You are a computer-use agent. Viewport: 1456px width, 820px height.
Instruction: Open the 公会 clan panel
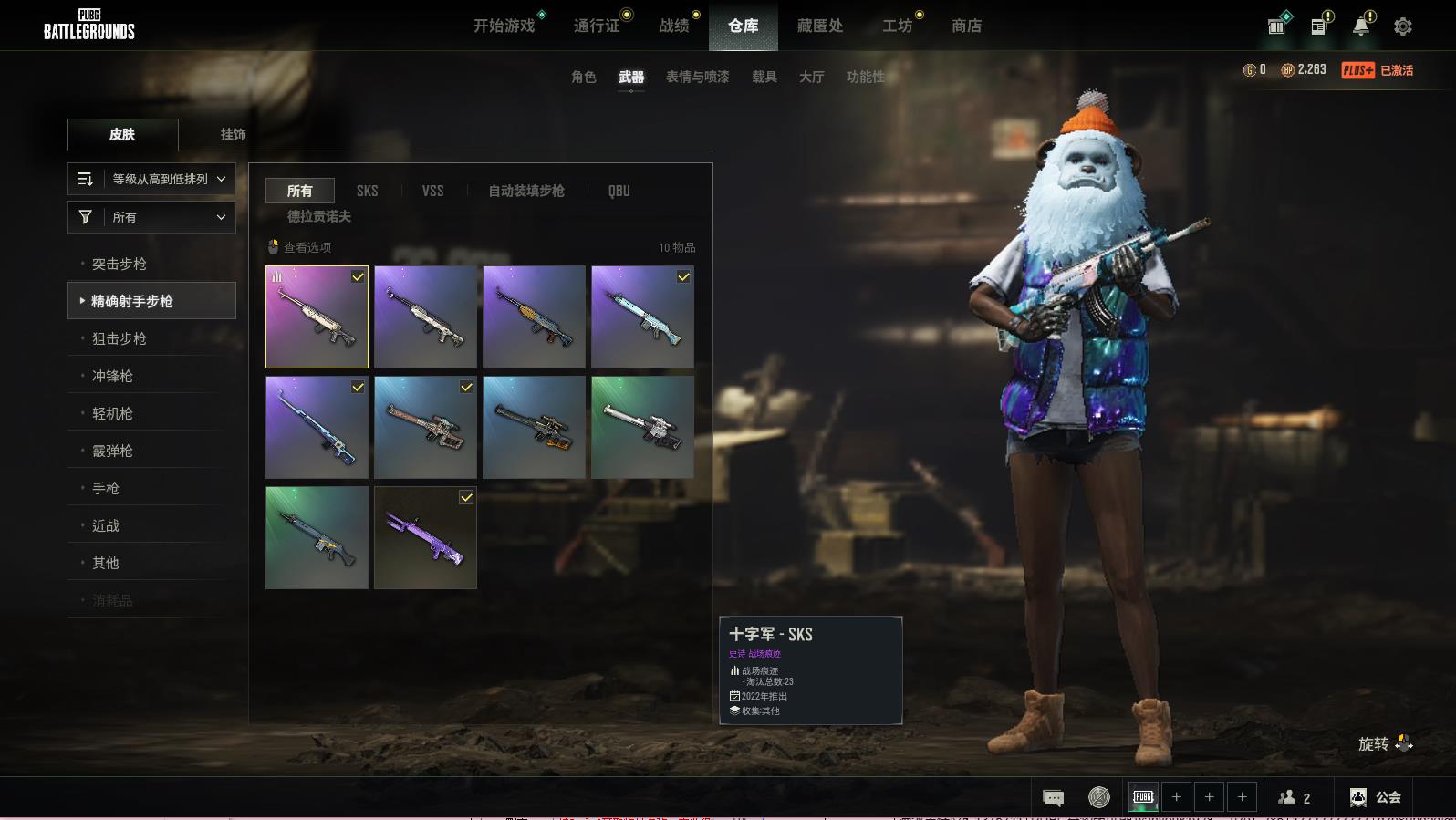pos(1376,797)
